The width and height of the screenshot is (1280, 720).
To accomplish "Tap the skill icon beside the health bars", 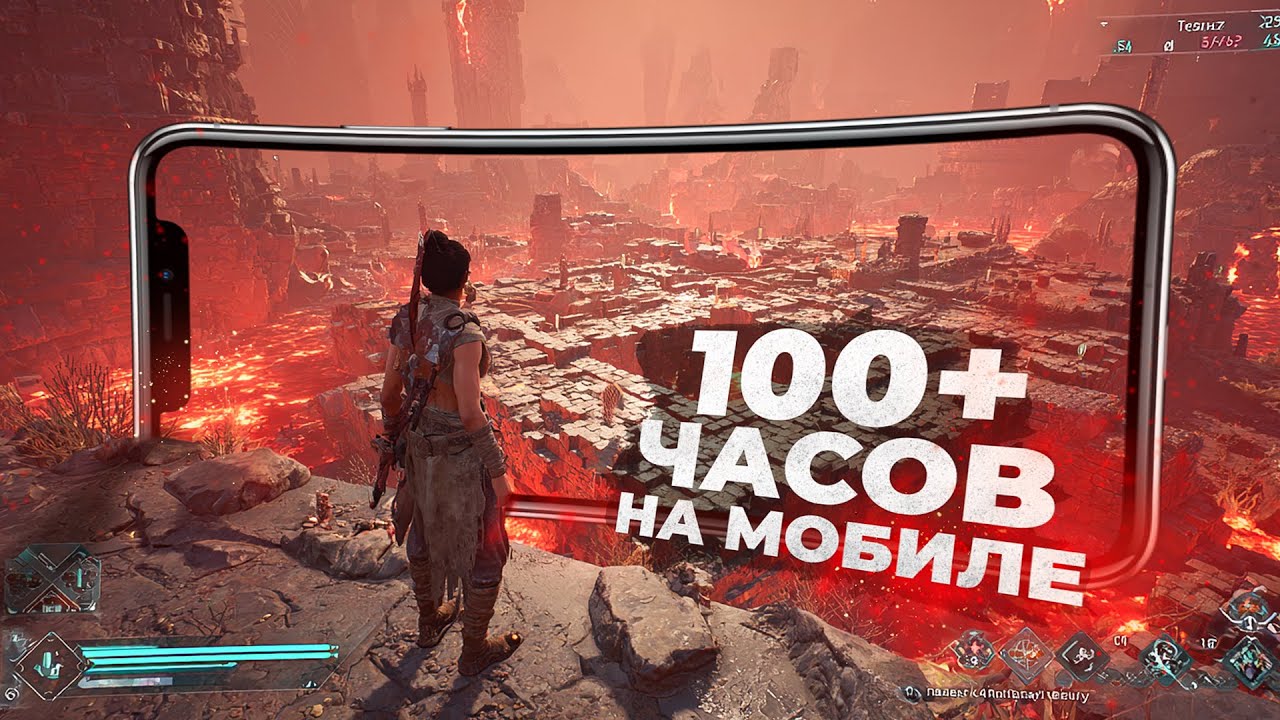I will pyautogui.click(x=50, y=665).
